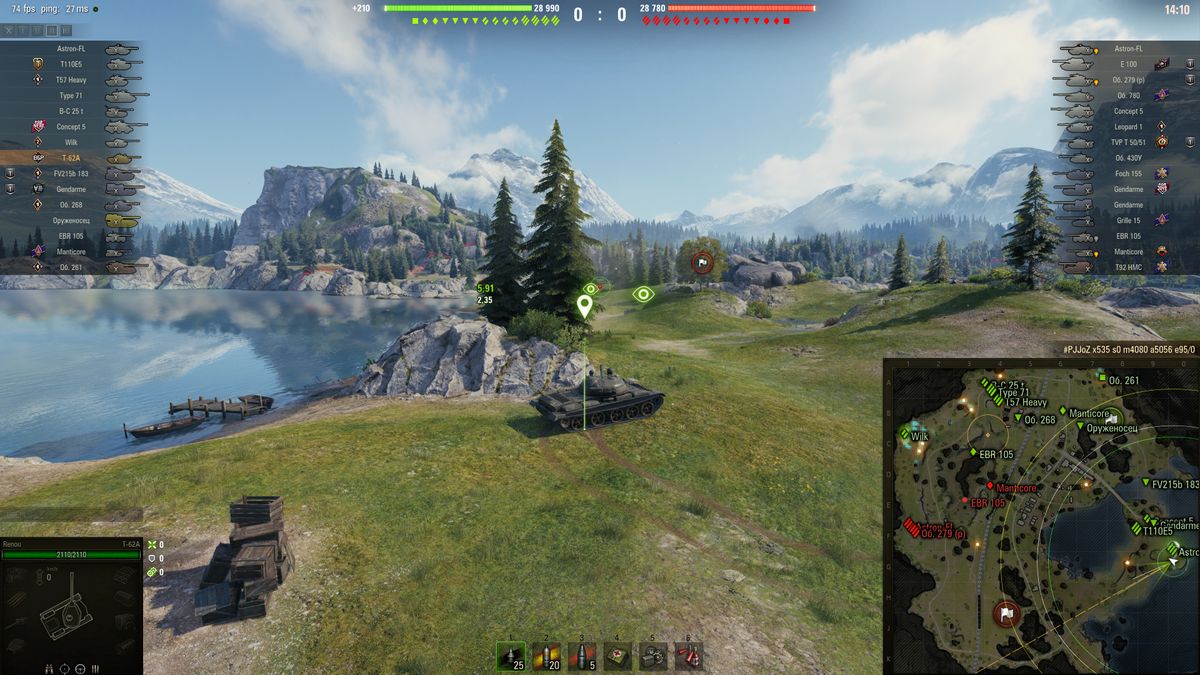1200x675 pixels.
Task: Choose the shell slot holding 5 rounds
Action: [582, 656]
